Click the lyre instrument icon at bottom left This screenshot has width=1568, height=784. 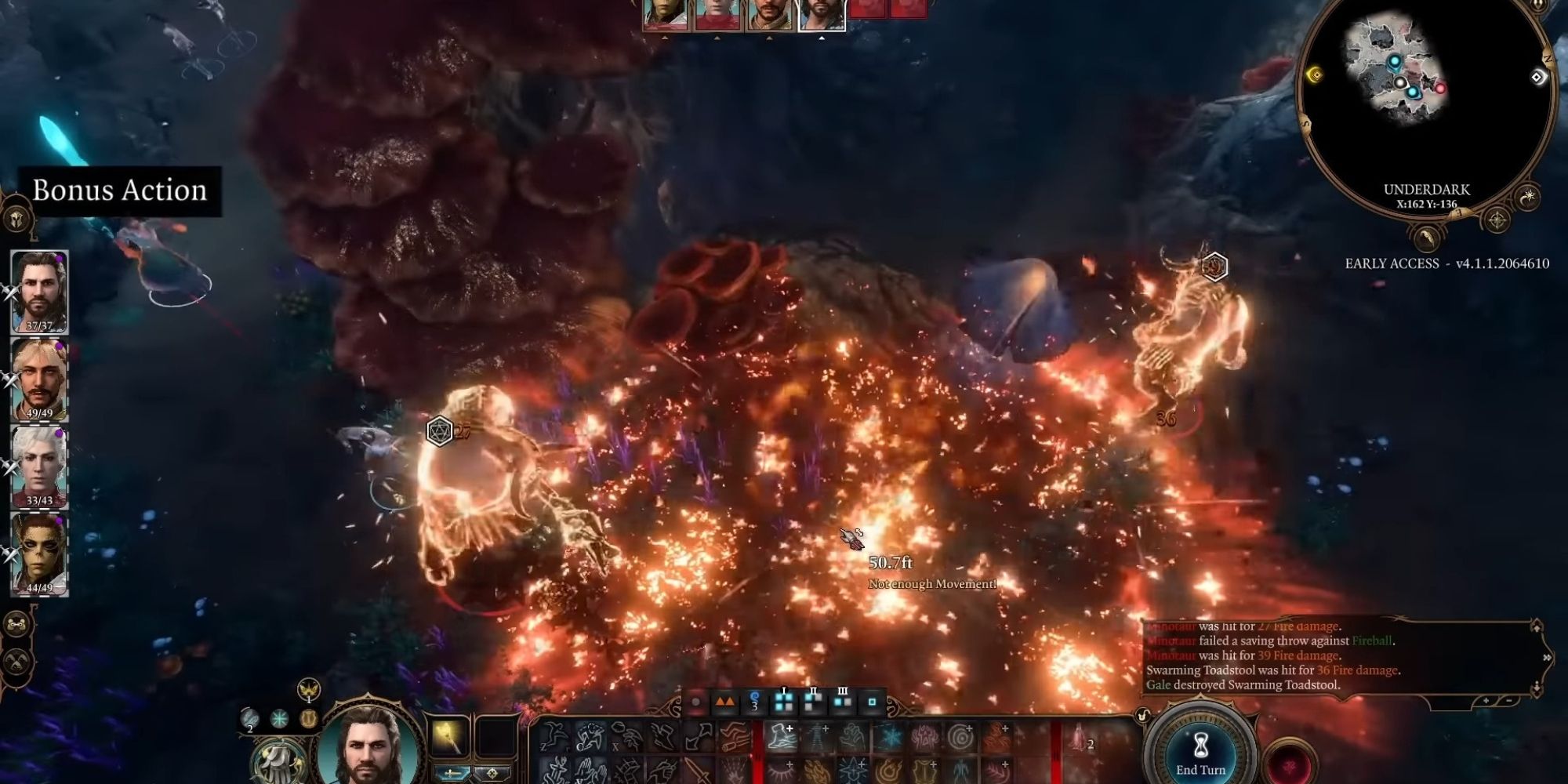(307, 717)
